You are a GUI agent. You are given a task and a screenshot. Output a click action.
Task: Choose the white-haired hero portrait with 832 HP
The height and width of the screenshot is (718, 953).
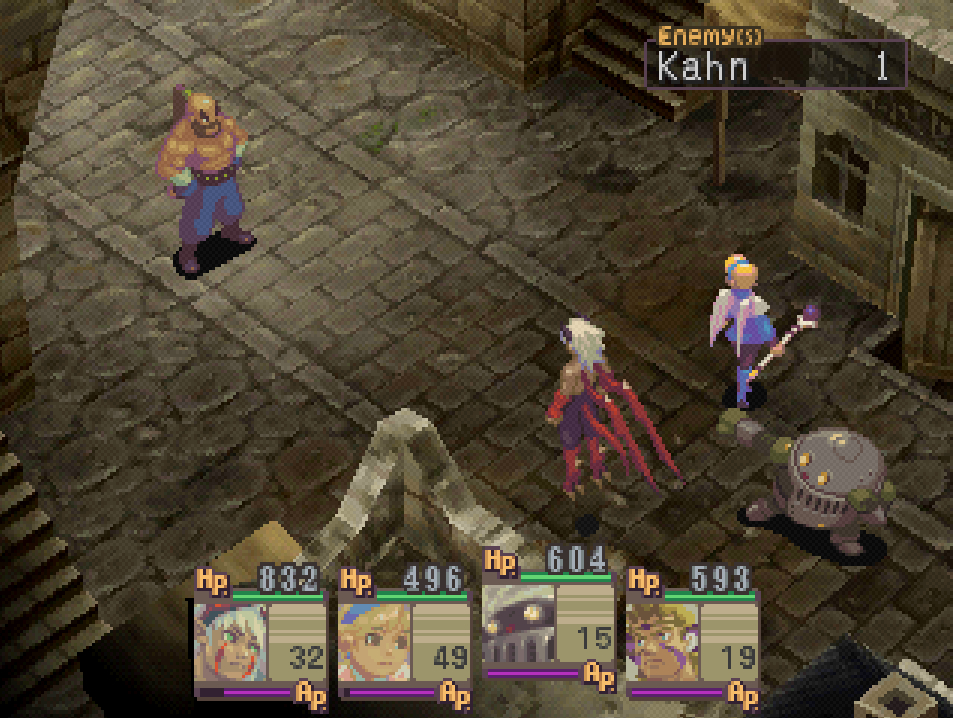[231, 641]
